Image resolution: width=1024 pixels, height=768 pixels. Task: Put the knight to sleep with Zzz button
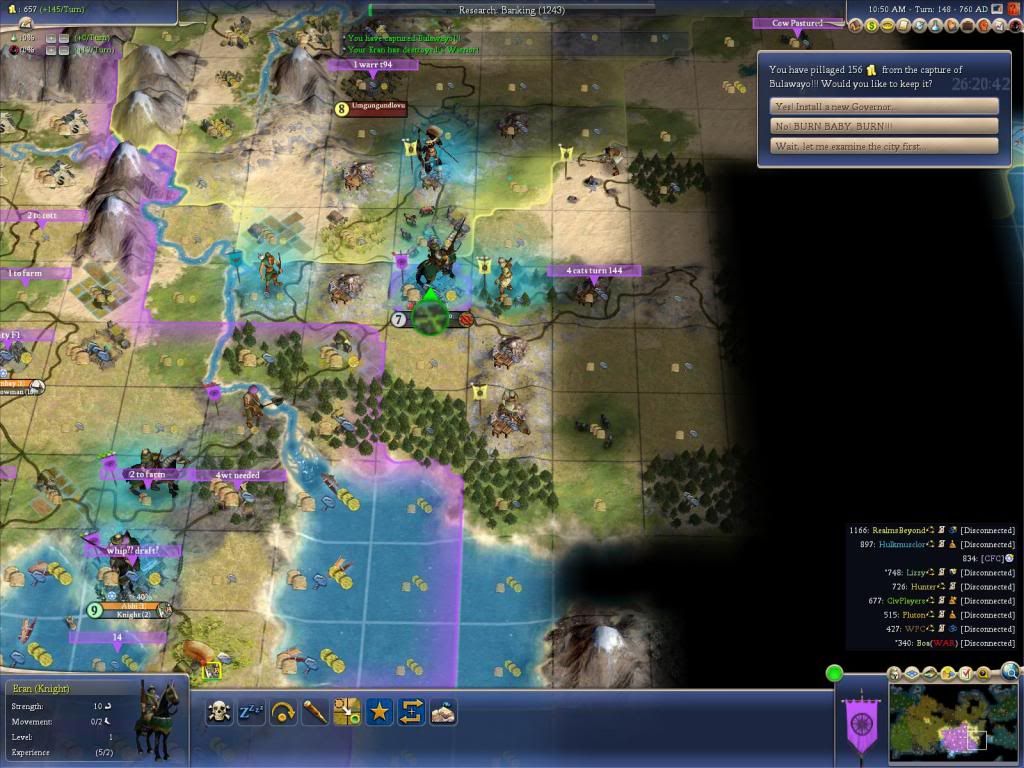[251, 712]
